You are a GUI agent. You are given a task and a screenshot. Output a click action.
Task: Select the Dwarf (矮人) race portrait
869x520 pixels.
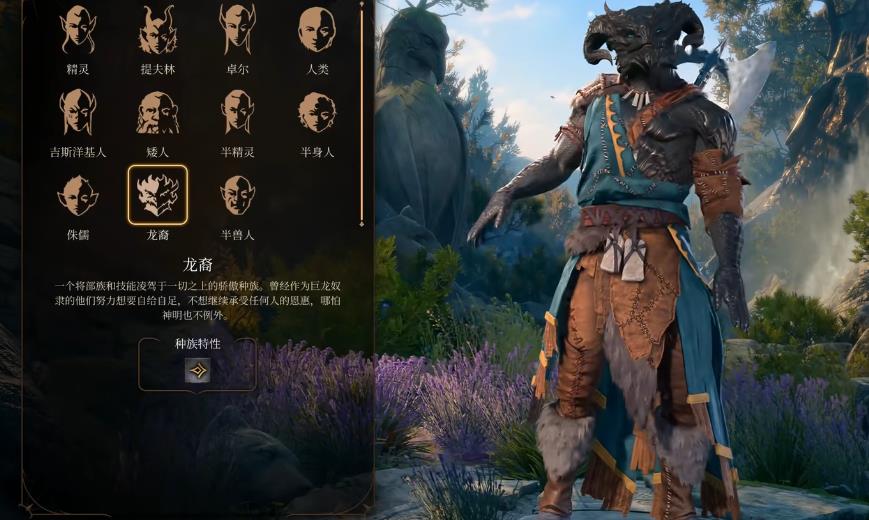[157, 112]
